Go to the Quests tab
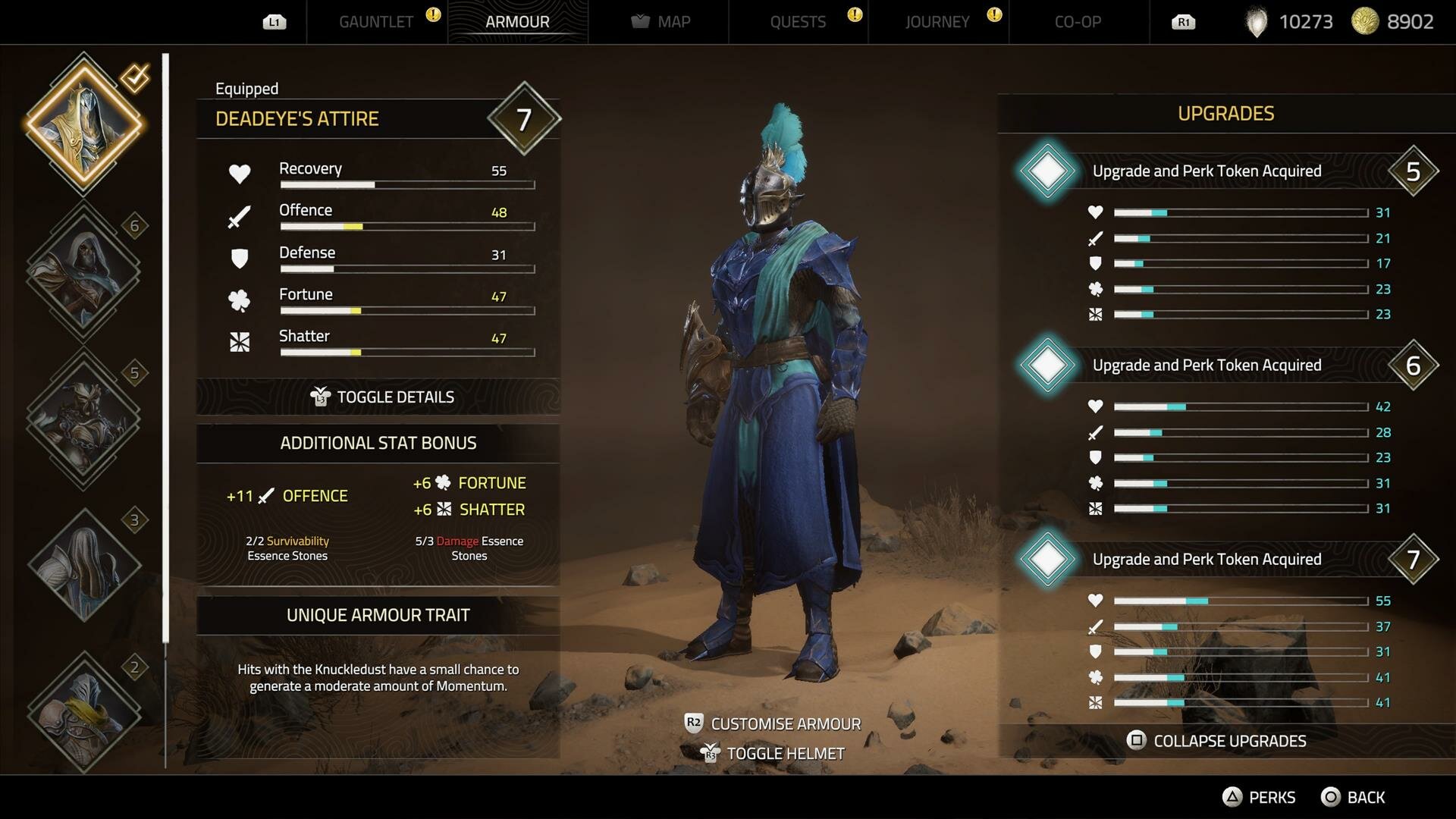The width and height of the screenshot is (1456, 819). coord(798,22)
